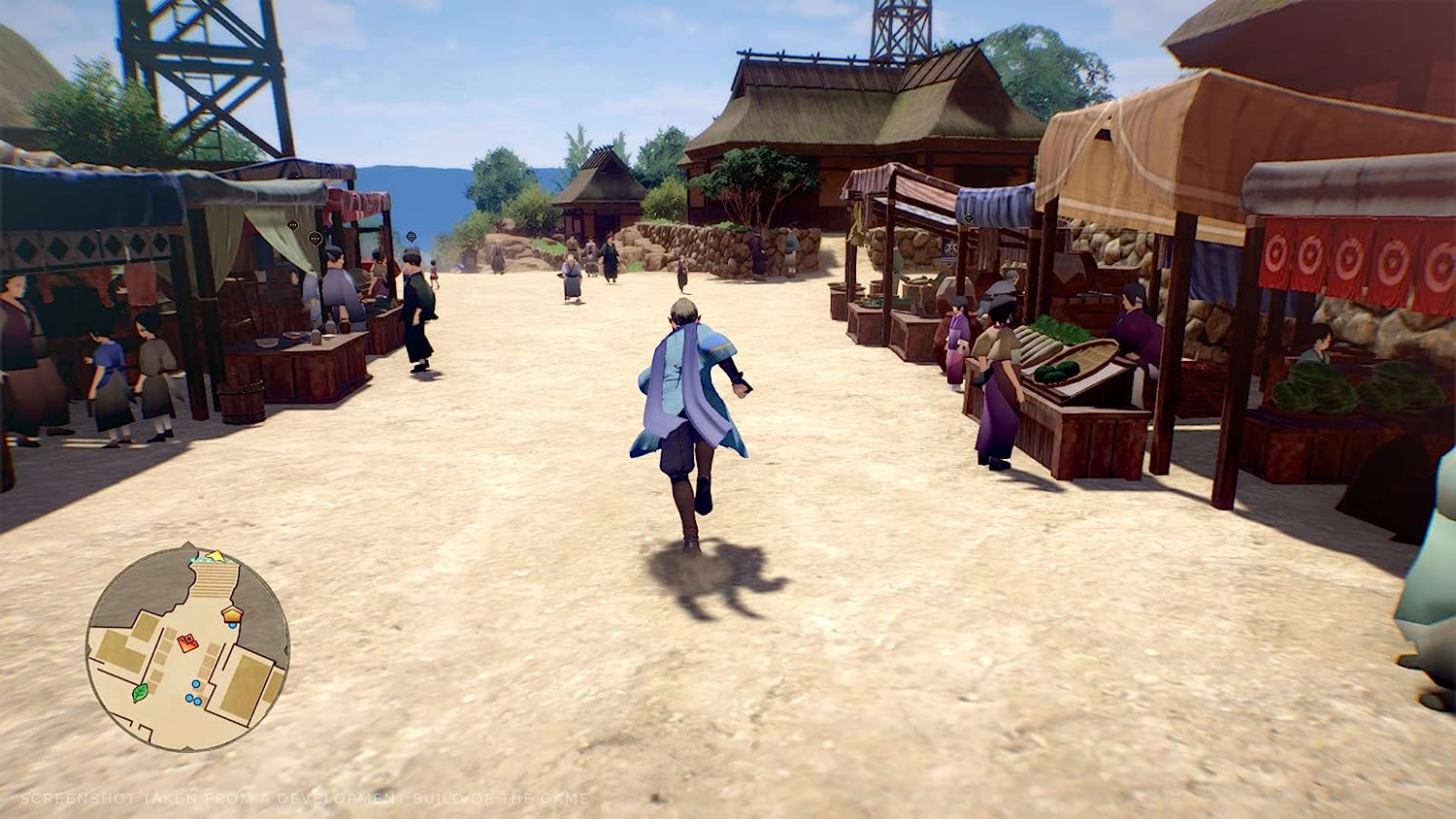Click the yellow arrow marker on the minimap

pyautogui.click(x=215, y=557)
